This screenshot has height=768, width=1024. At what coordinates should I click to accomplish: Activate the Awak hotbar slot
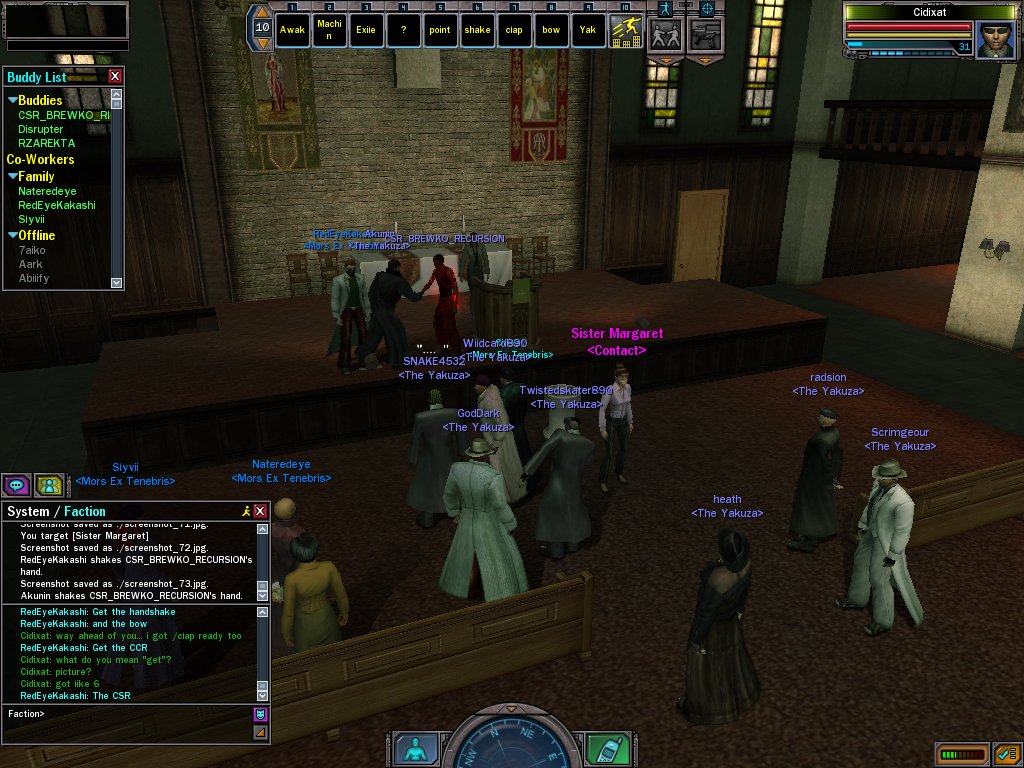coord(292,30)
